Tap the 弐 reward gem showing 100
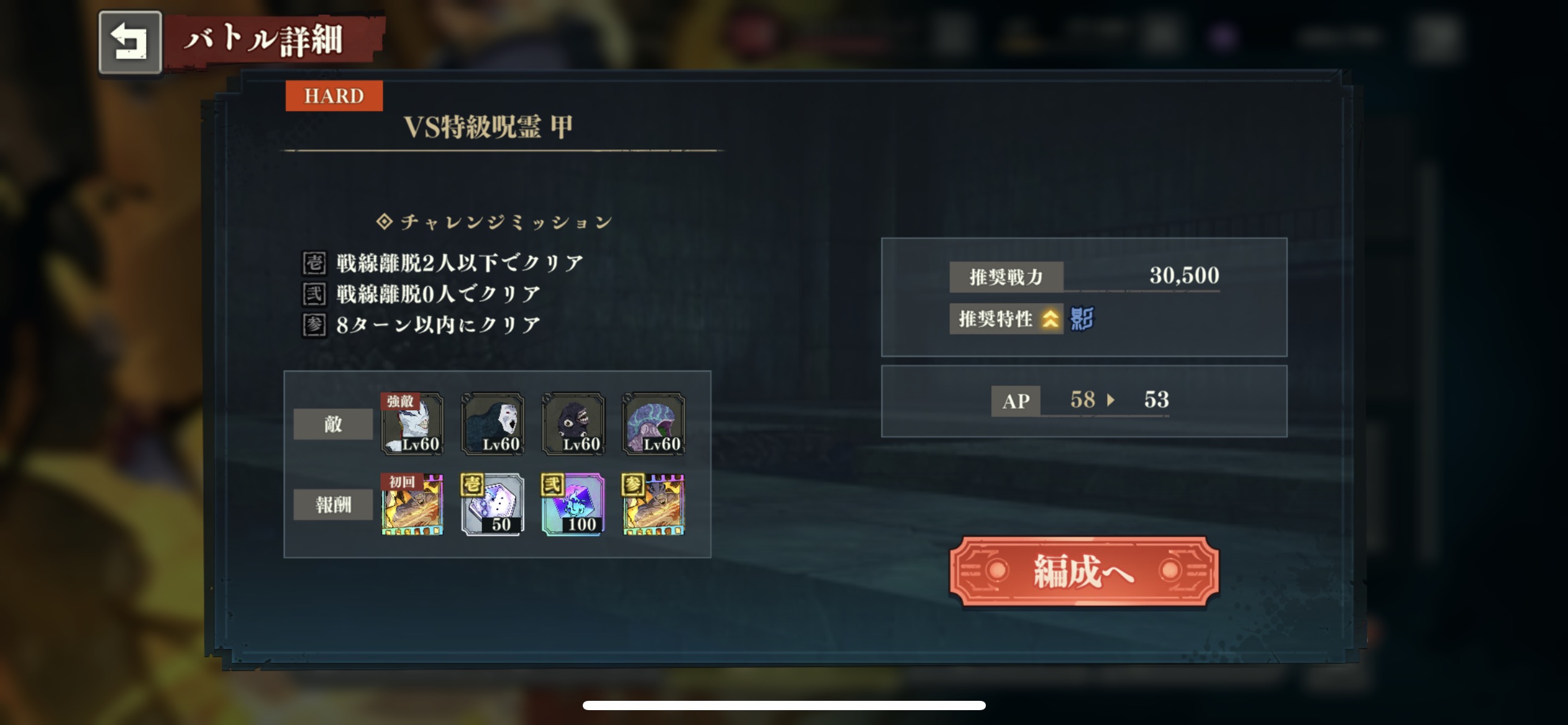The image size is (1568, 725). pyautogui.click(x=573, y=505)
